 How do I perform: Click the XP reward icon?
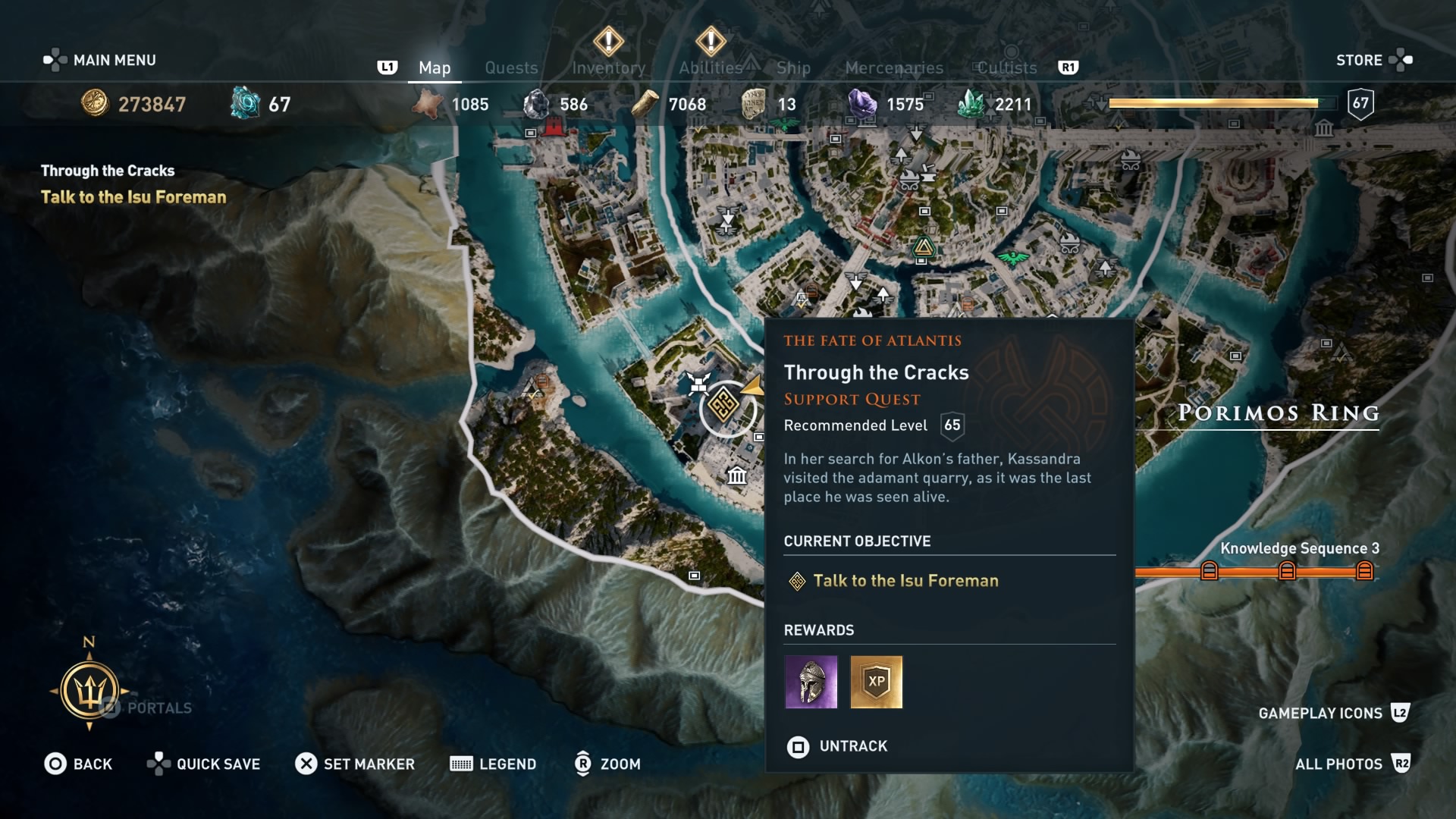tap(876, 682)
